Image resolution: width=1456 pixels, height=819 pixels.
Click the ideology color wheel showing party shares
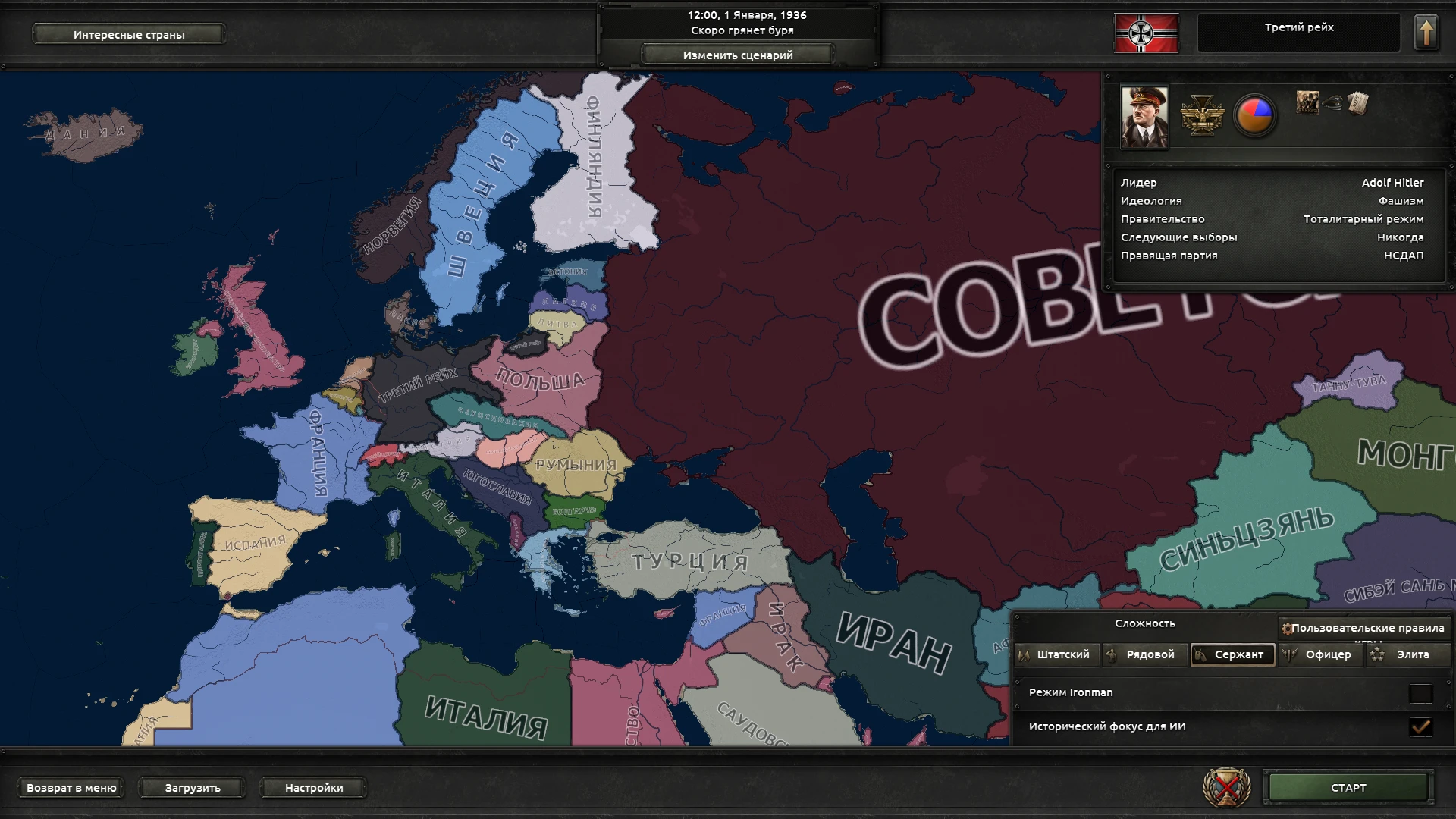point(1255,114)
